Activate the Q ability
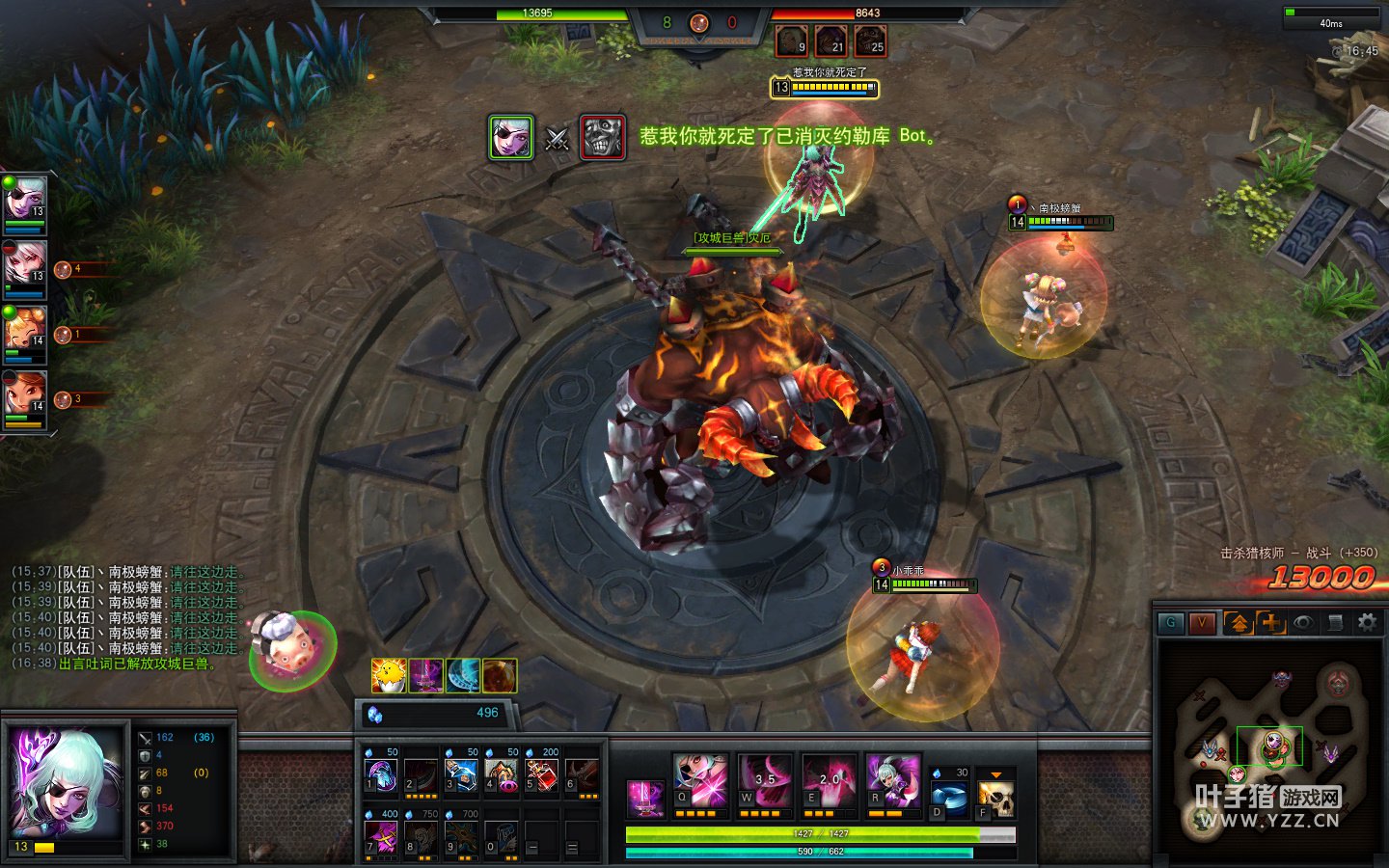The width and height of the screenshot is (1389, 868). 700,779
